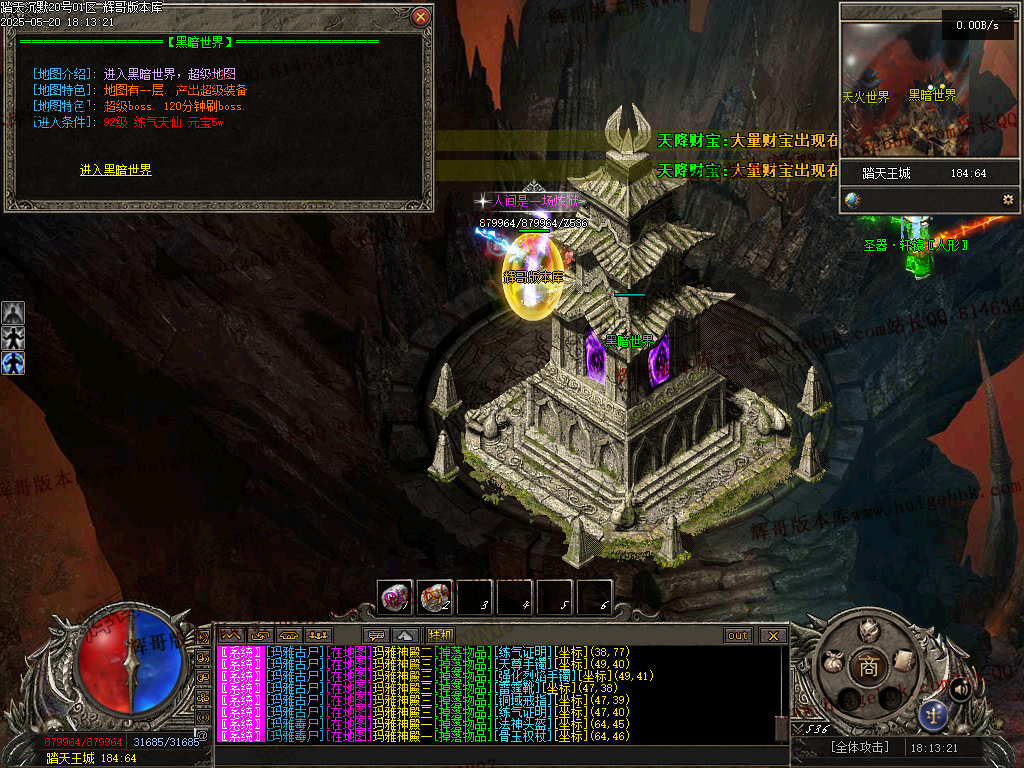This screenshot has width=1024, height=768.
Task: Open the helmet equipment icon
Action: (868, 631)
